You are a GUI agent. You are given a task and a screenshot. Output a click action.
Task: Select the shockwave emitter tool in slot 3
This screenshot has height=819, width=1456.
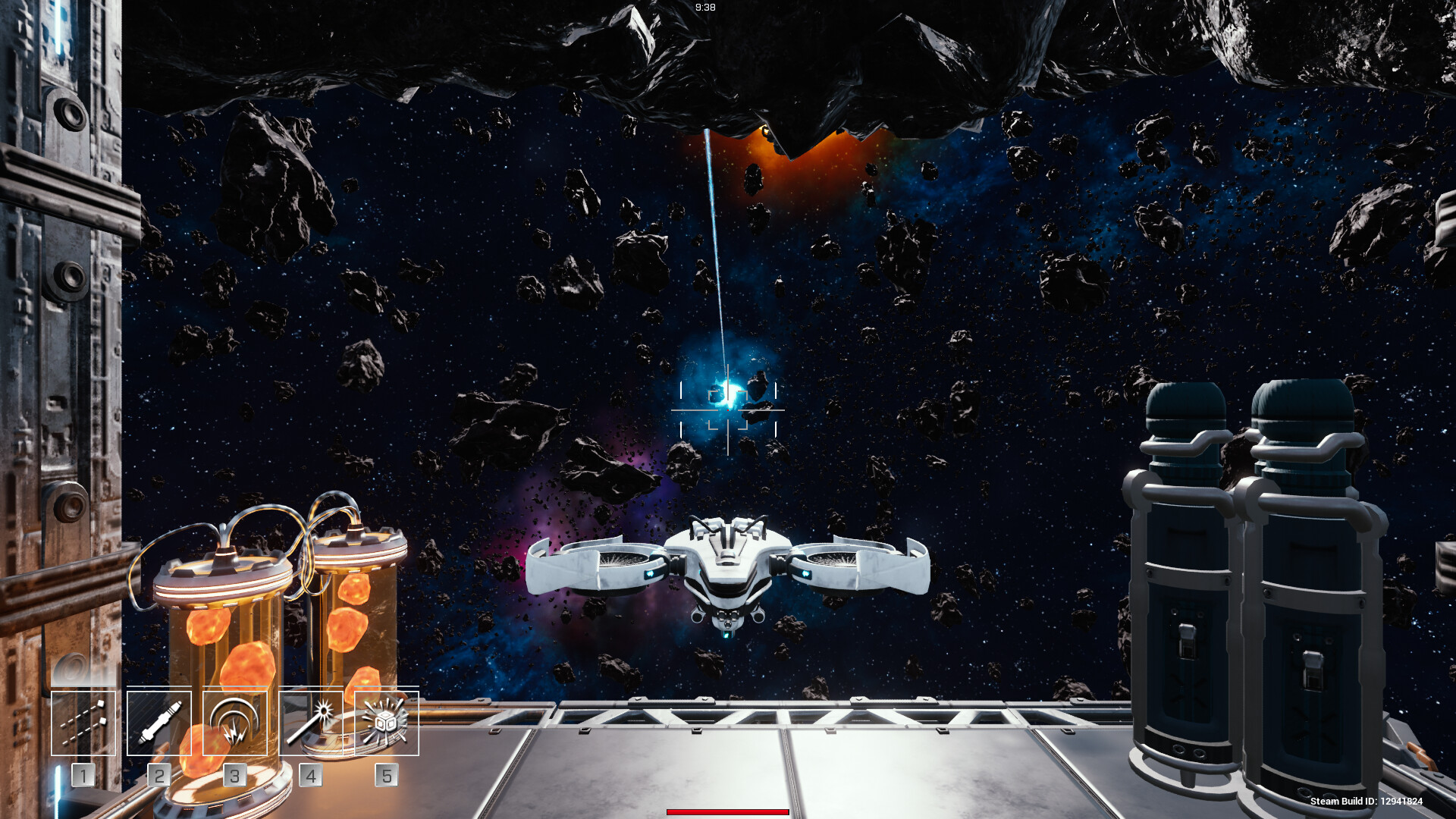click(234, 723)
